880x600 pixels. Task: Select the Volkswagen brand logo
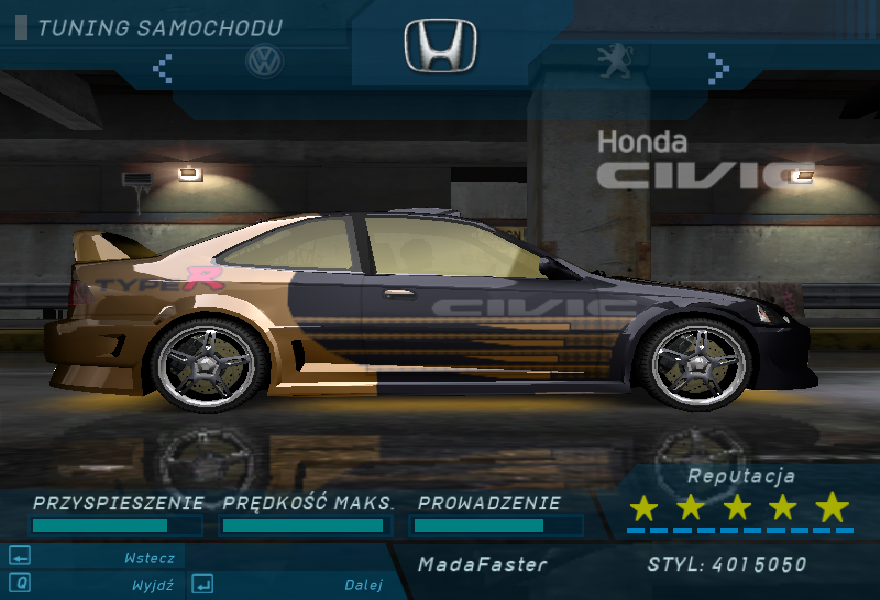coord(264,62)
